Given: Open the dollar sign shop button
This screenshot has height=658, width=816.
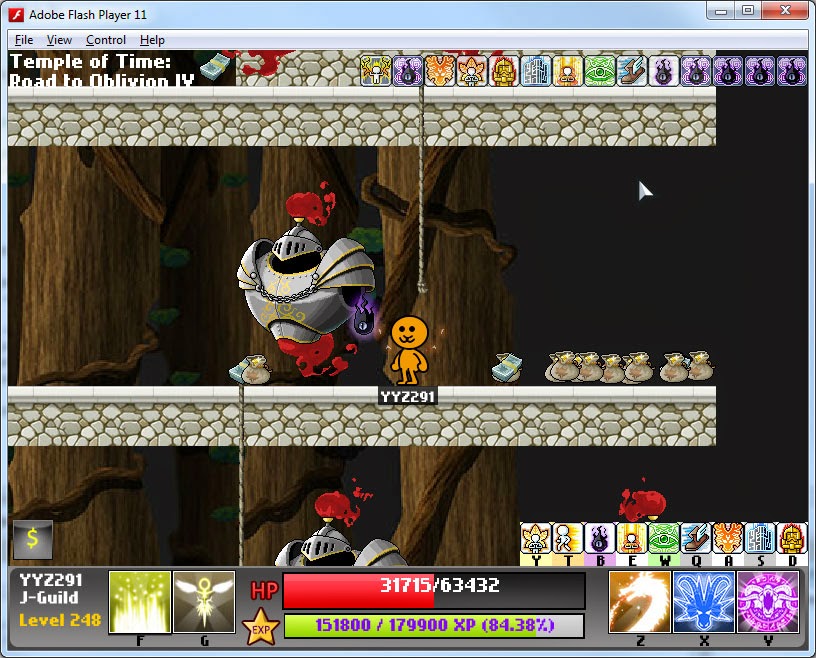Looking at the screenshot, I should 32,540.
